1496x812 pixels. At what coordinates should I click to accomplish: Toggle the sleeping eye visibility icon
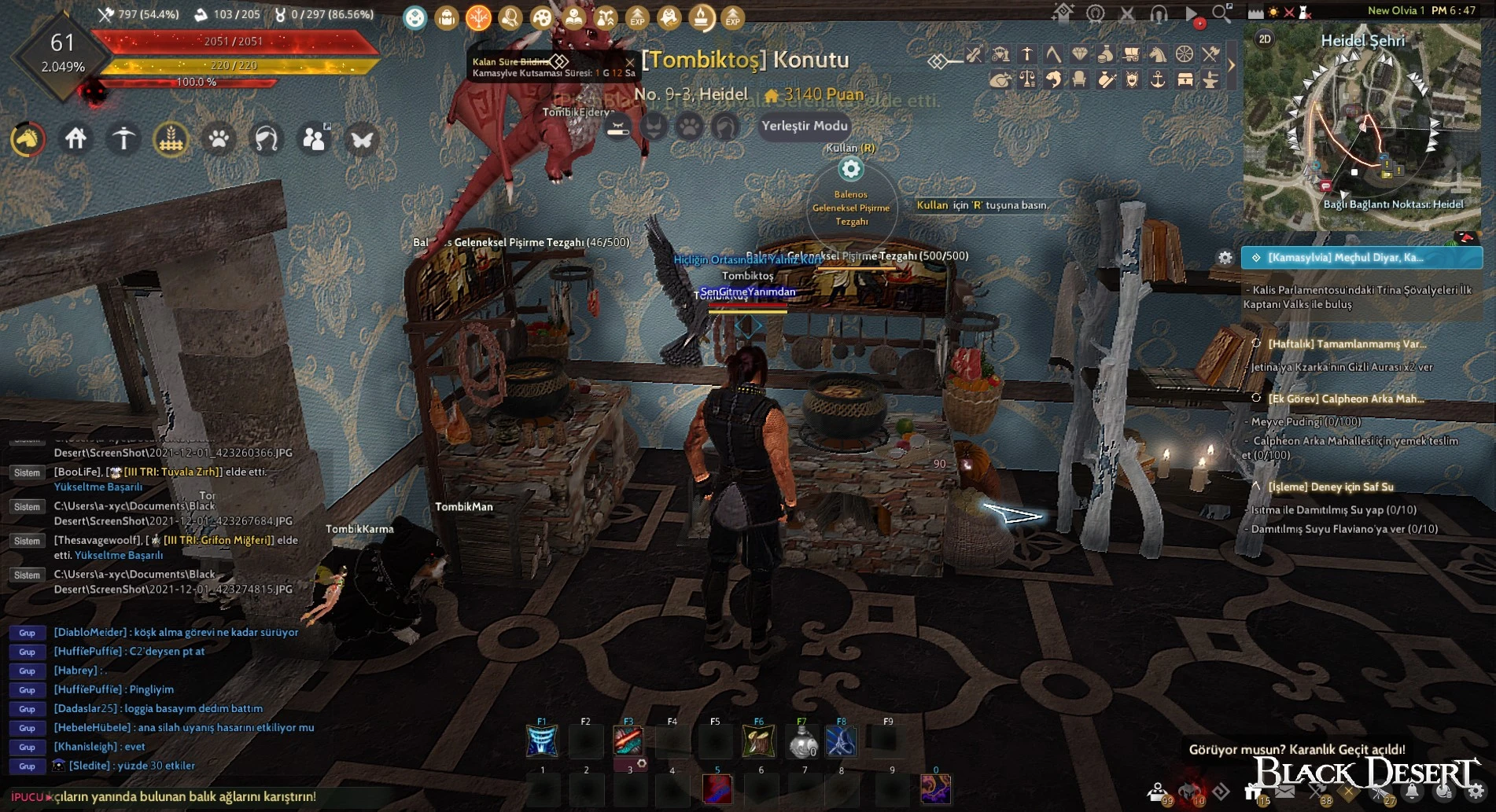pyautogui.click(x=618, y=127)
